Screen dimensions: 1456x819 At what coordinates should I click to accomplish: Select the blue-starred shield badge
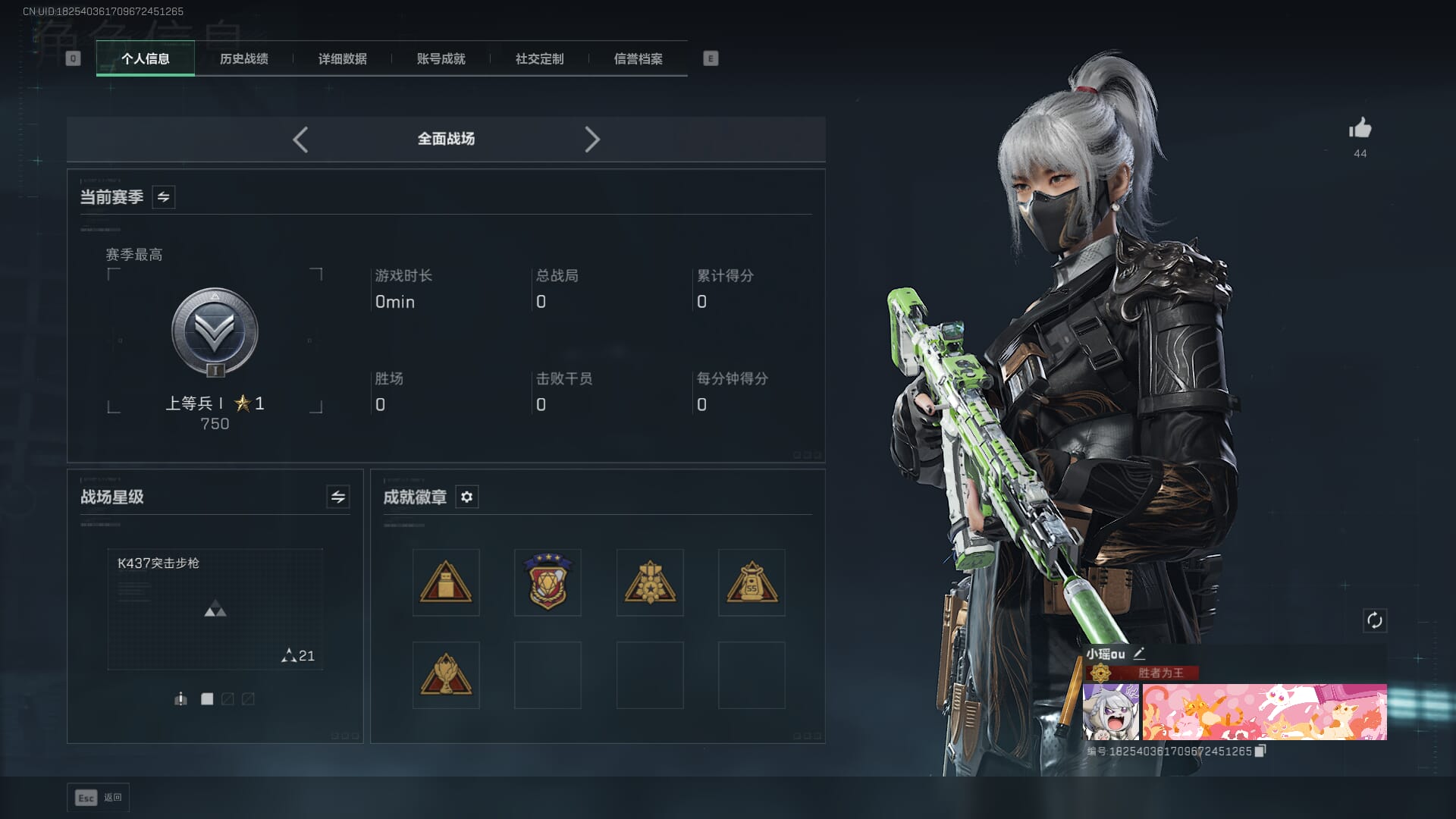point(548,582)
